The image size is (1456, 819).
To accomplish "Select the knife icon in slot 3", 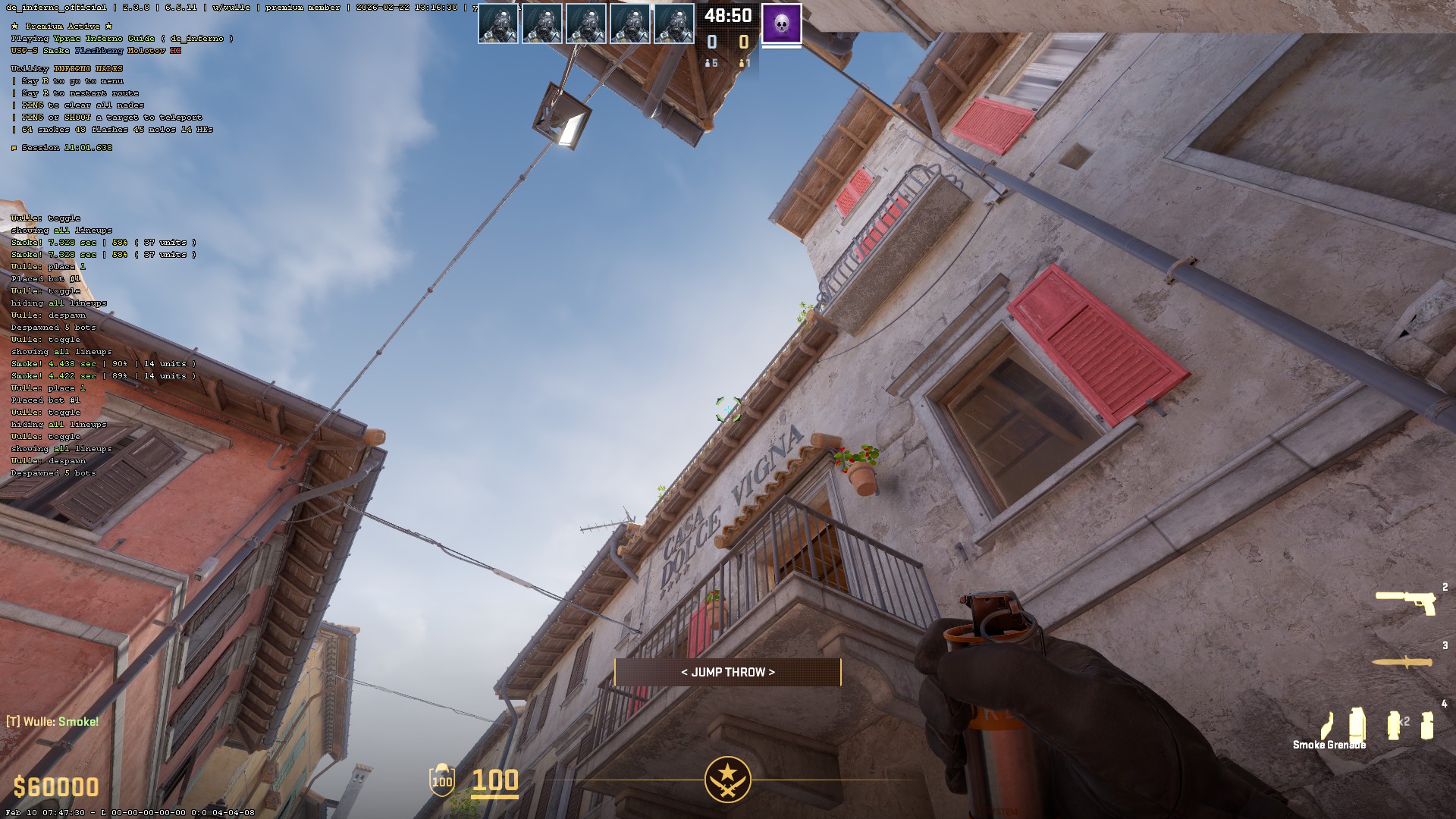I will click(x=1403, y=662).
